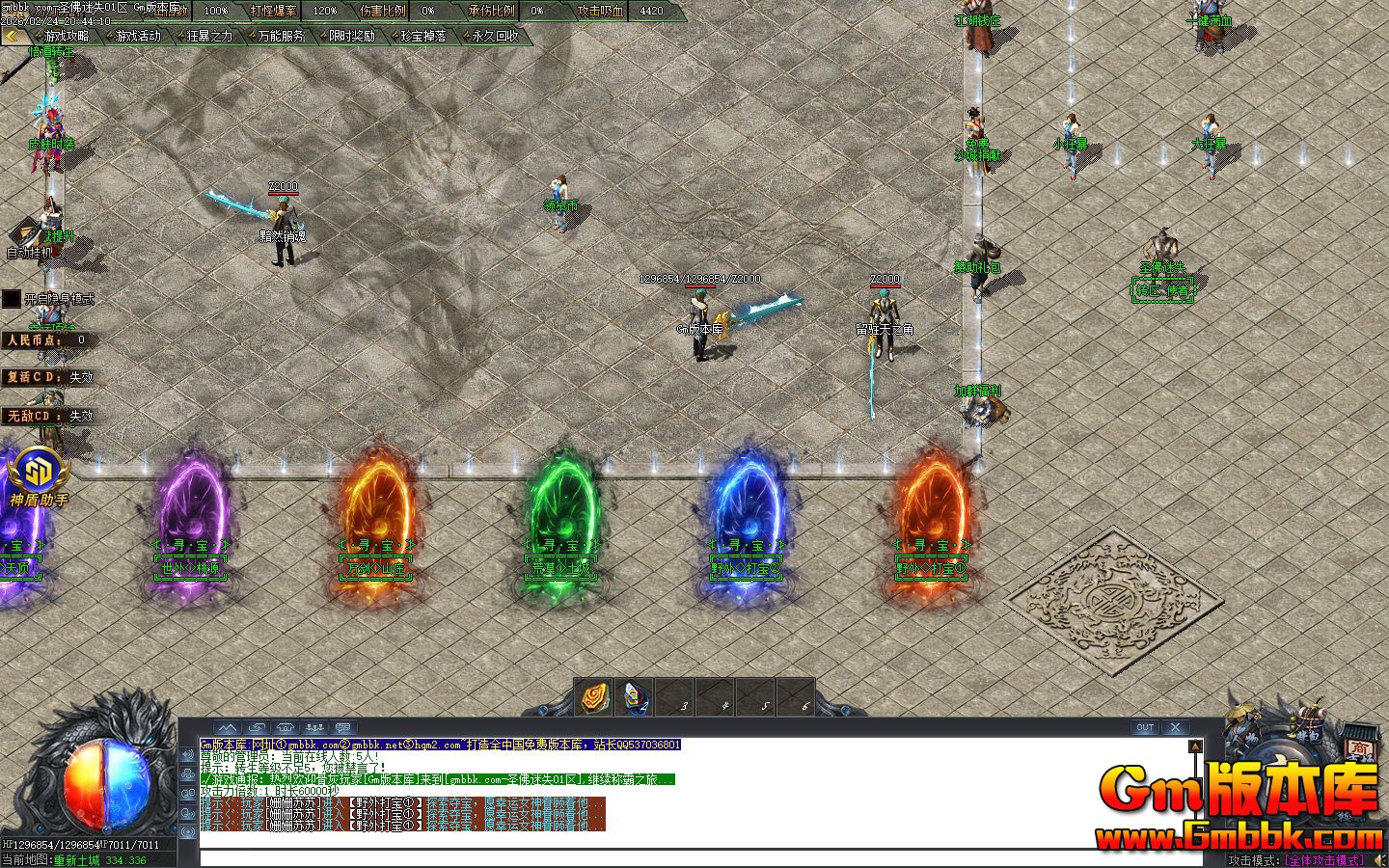The height and width of the screenshot is (868, 1389).
Task: Open the 商 shop icon
Action: [1358, 746]
